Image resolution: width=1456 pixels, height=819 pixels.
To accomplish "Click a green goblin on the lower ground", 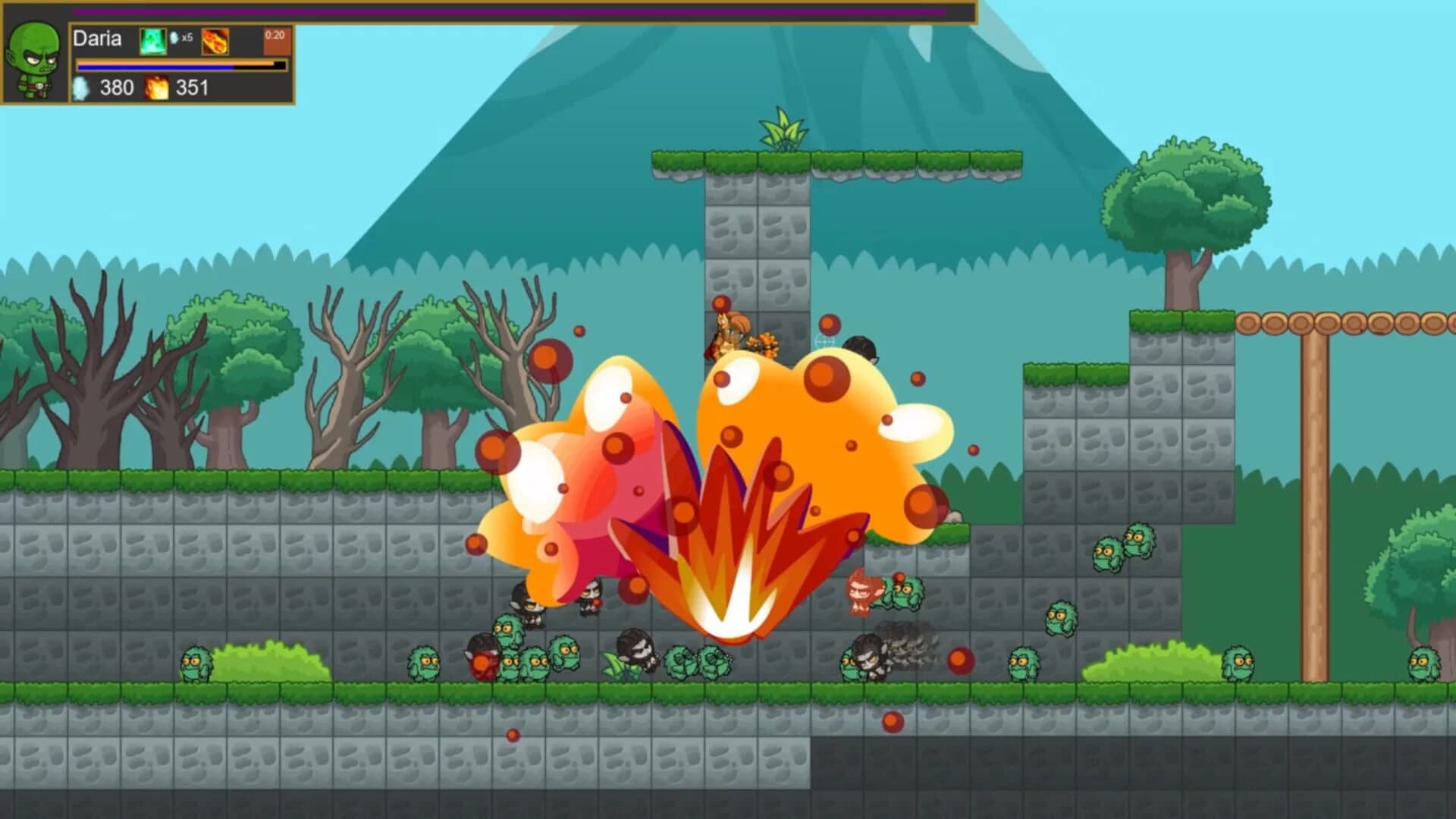I will coord(425,661).
